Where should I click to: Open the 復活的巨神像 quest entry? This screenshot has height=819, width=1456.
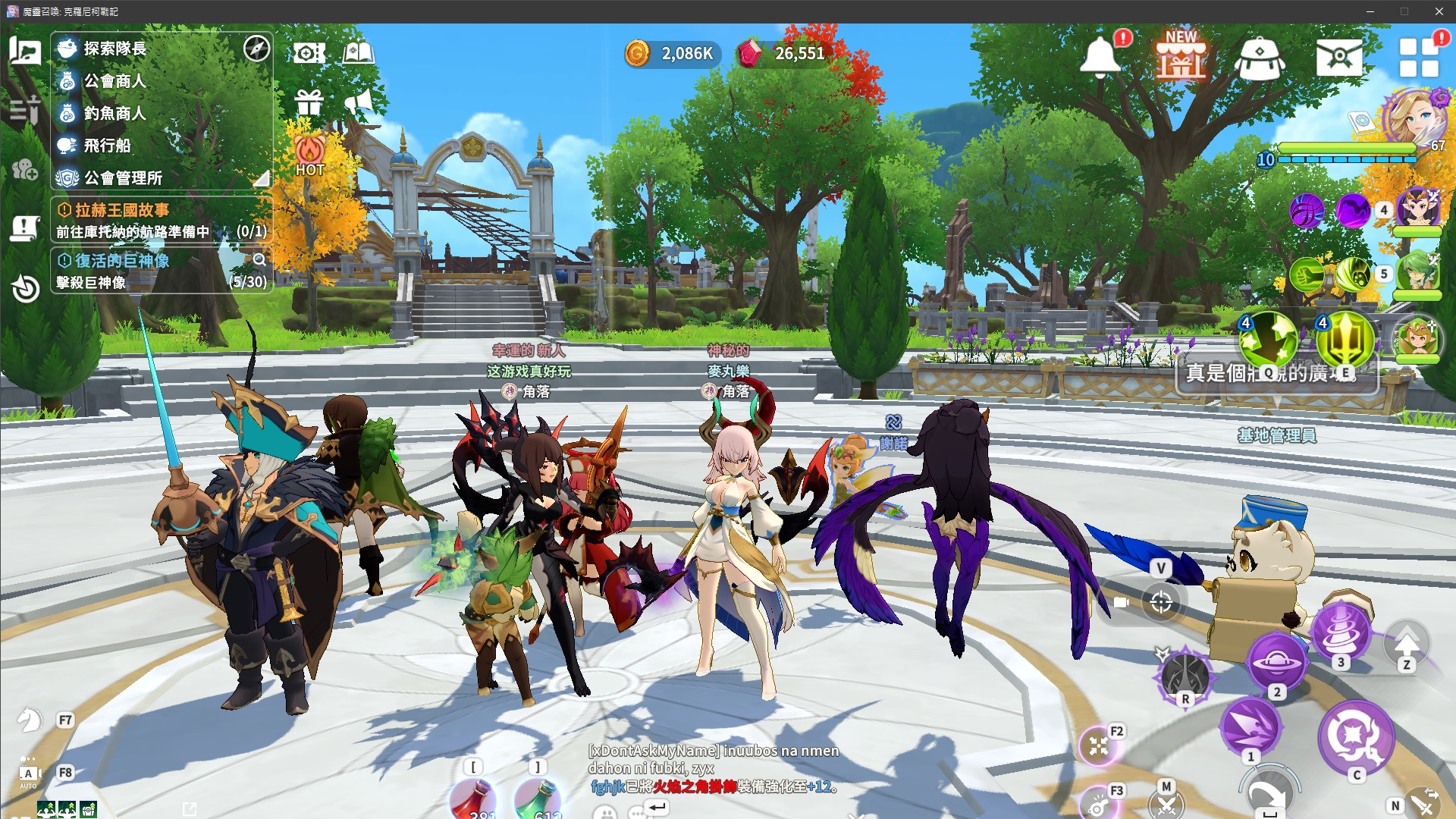[122, 261]
